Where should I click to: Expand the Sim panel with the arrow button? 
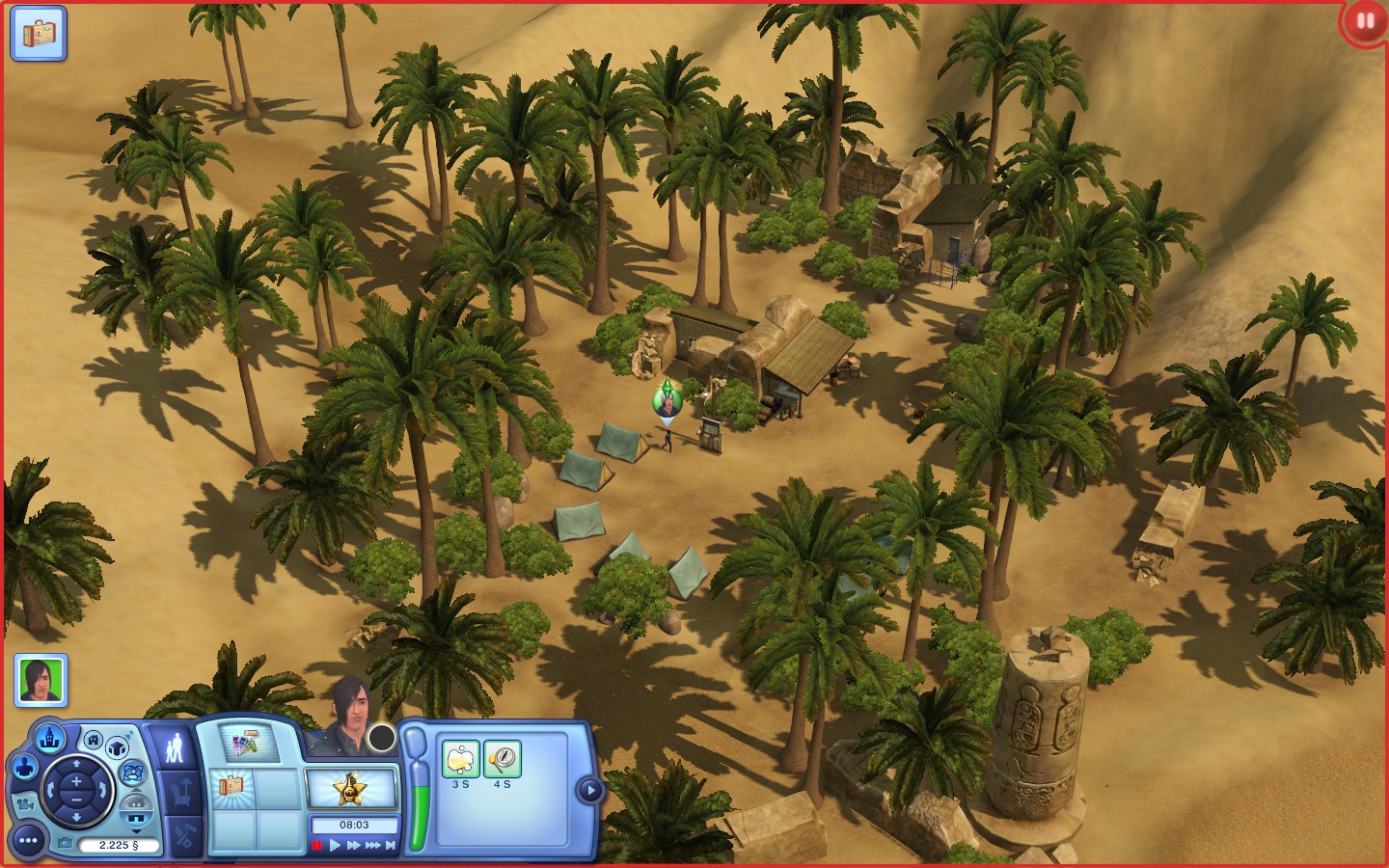click(588, 791)
